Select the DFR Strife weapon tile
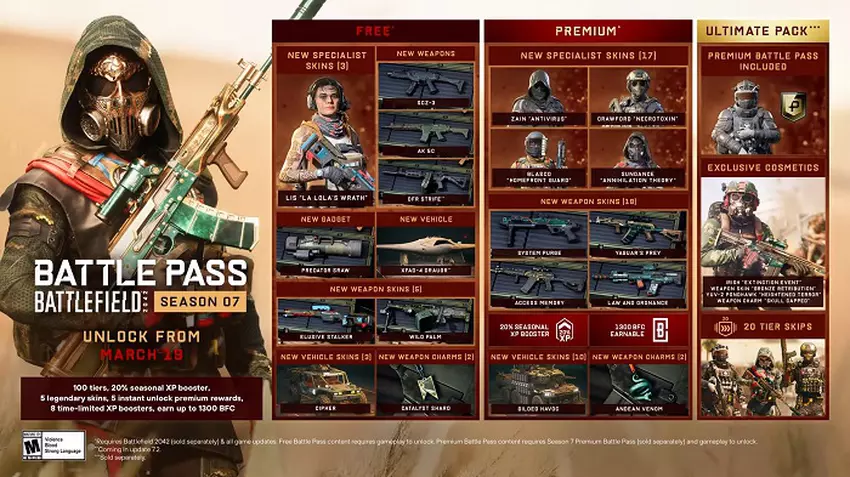 coord(426,183)
